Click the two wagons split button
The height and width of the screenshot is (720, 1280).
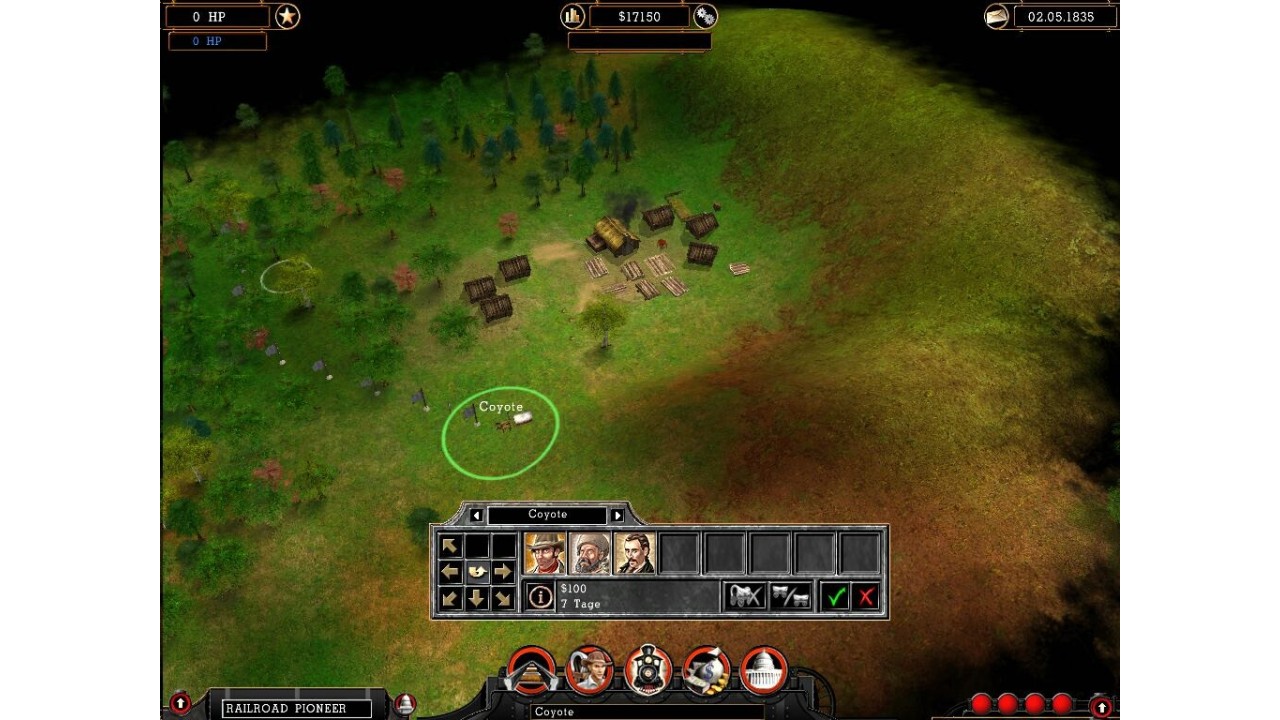point(790,597)
